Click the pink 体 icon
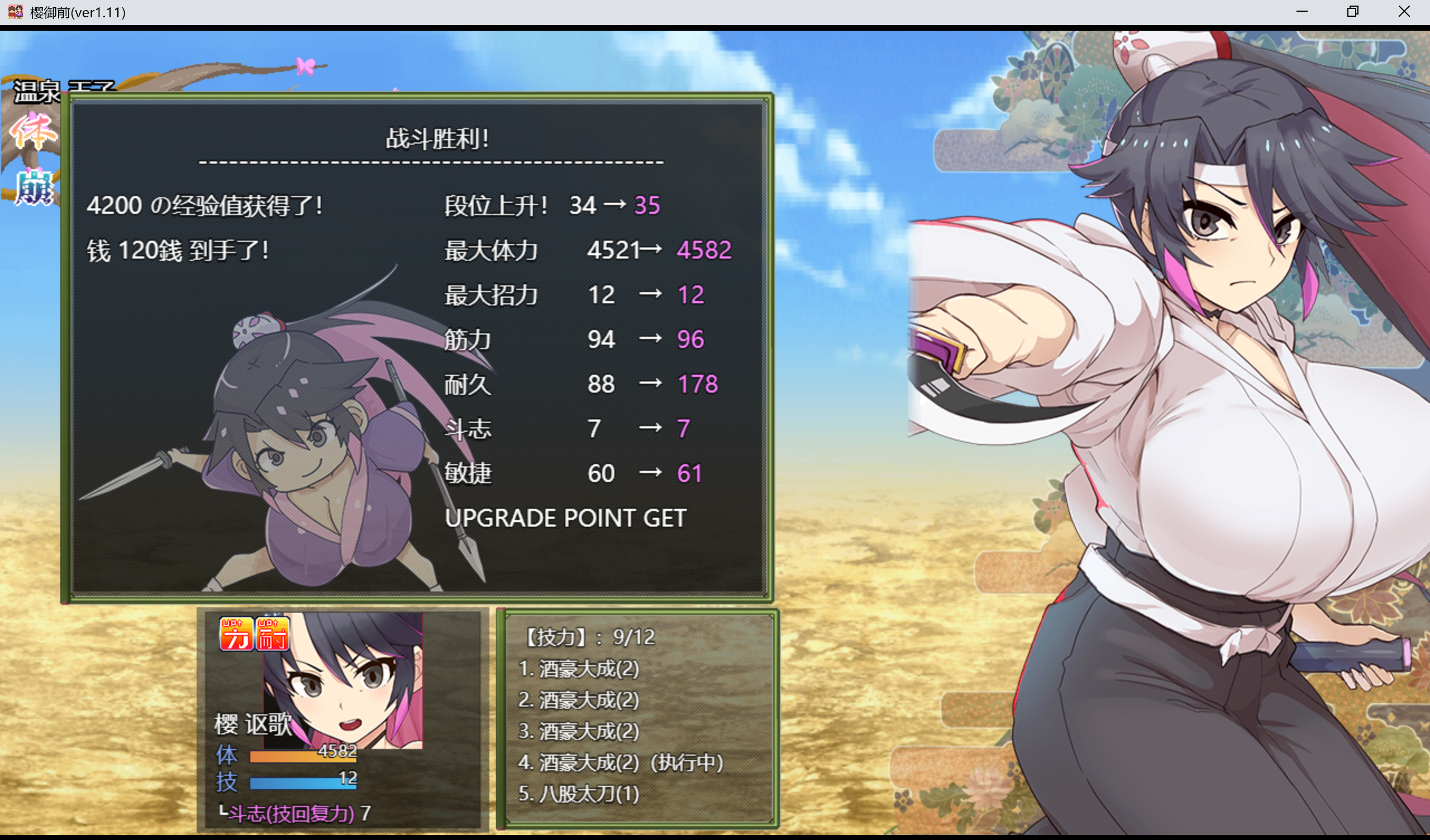The image size is (1430, 840). click(x=33, y=132)
